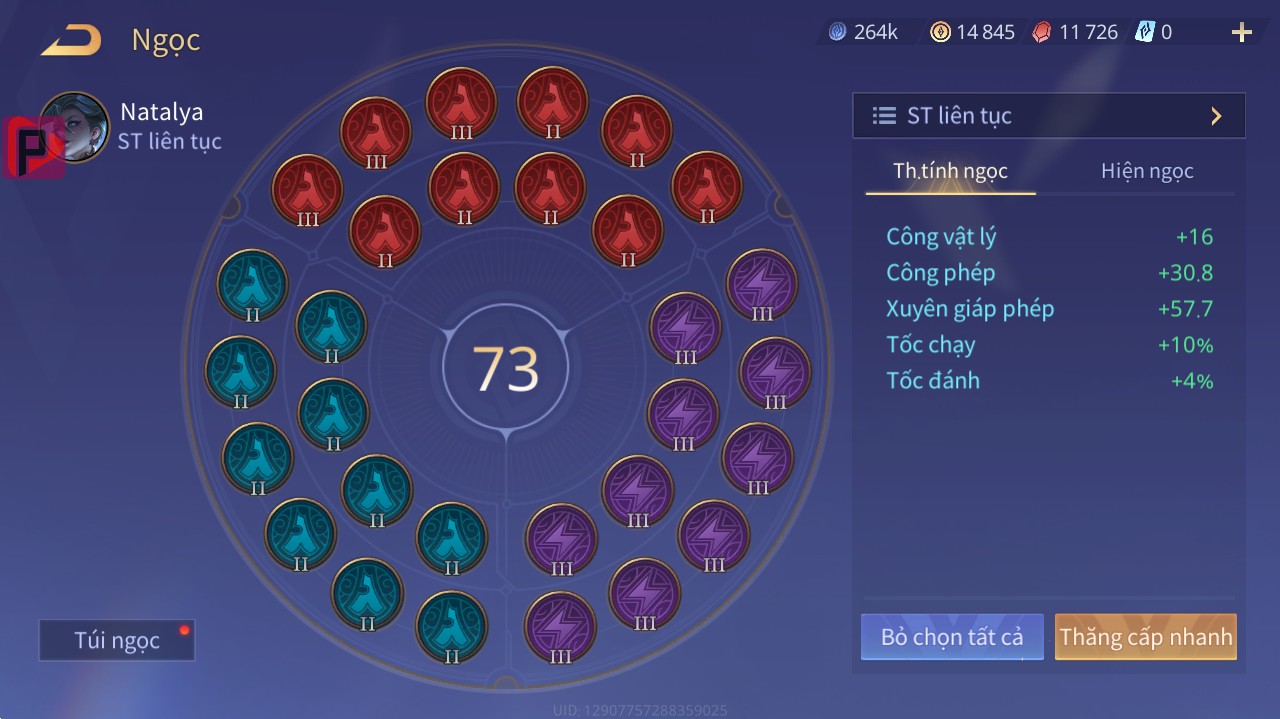Select the rune level 73 center circle
This screenshot has width=1280, height=719.
(505, 368)
